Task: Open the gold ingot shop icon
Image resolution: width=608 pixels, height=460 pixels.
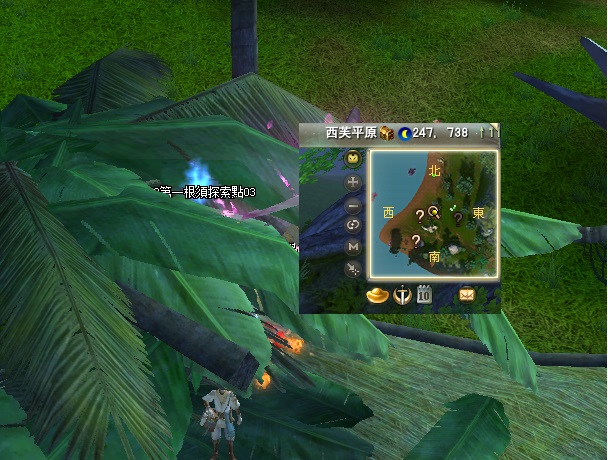Action: [377, 295]
